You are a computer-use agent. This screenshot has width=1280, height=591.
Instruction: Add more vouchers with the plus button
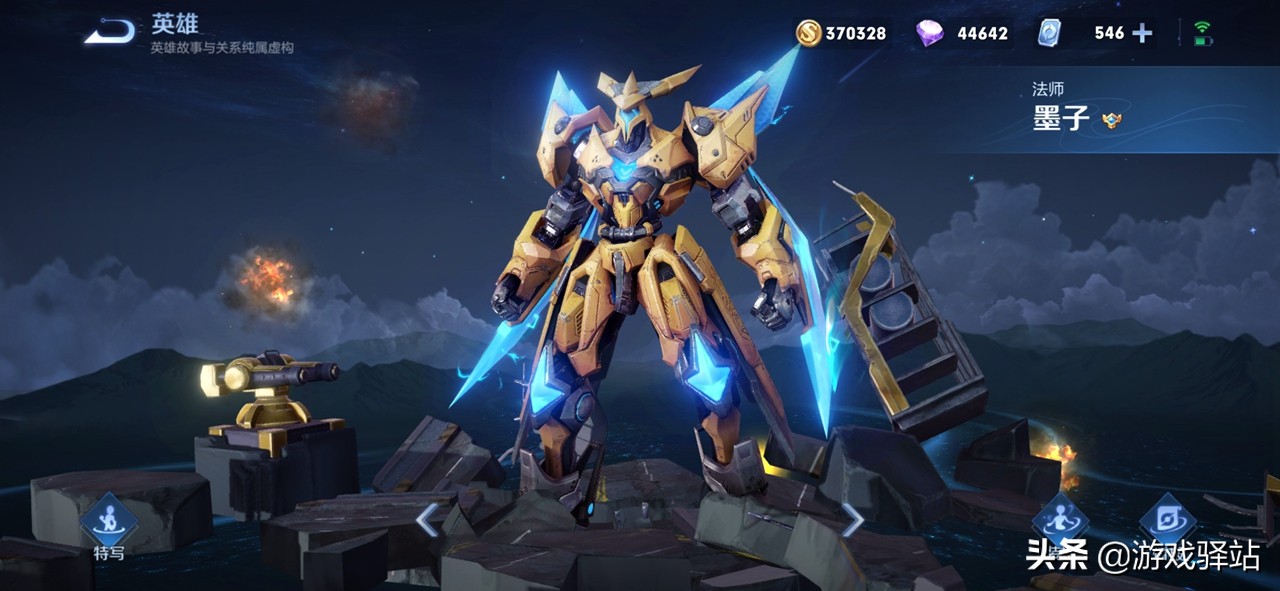point(1142,33)
